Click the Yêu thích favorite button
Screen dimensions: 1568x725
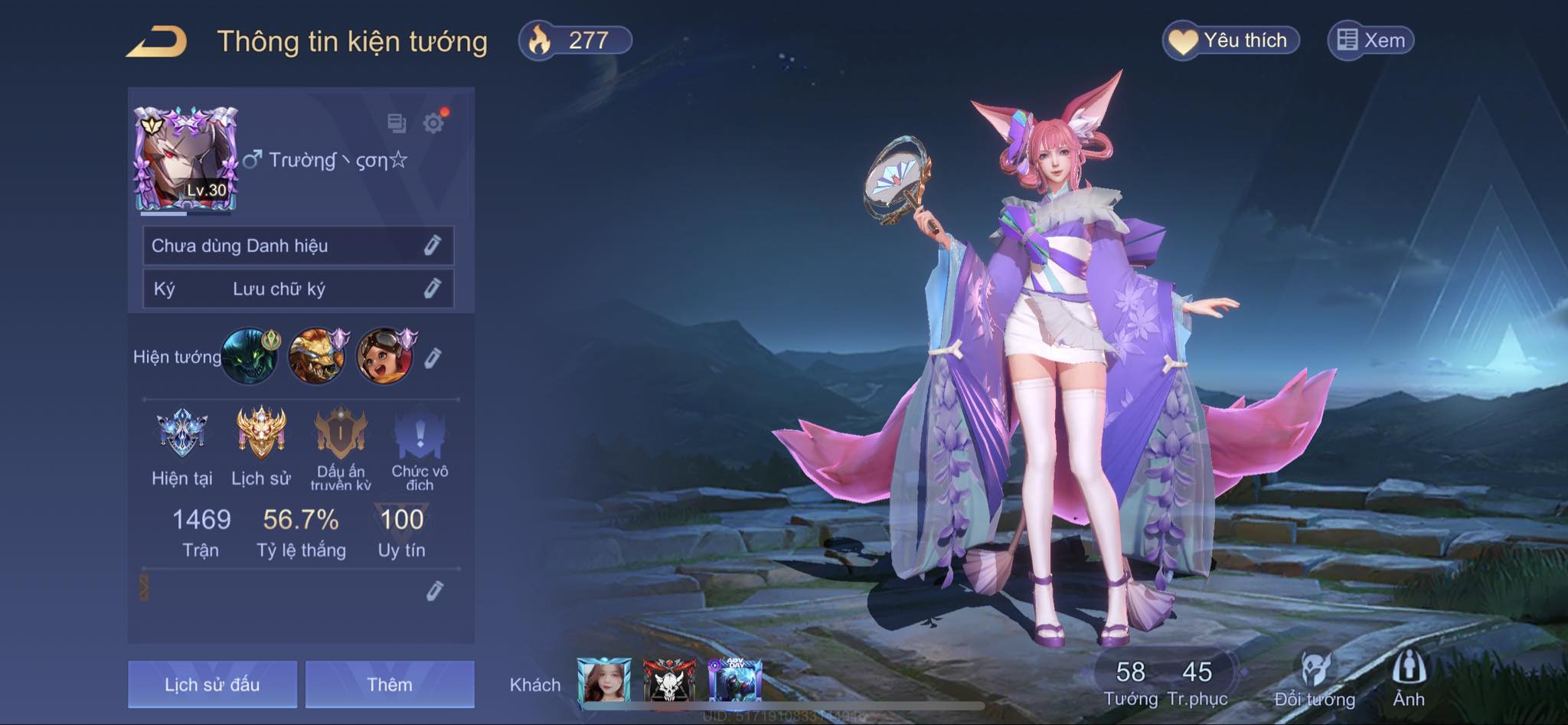(1230, 41)
